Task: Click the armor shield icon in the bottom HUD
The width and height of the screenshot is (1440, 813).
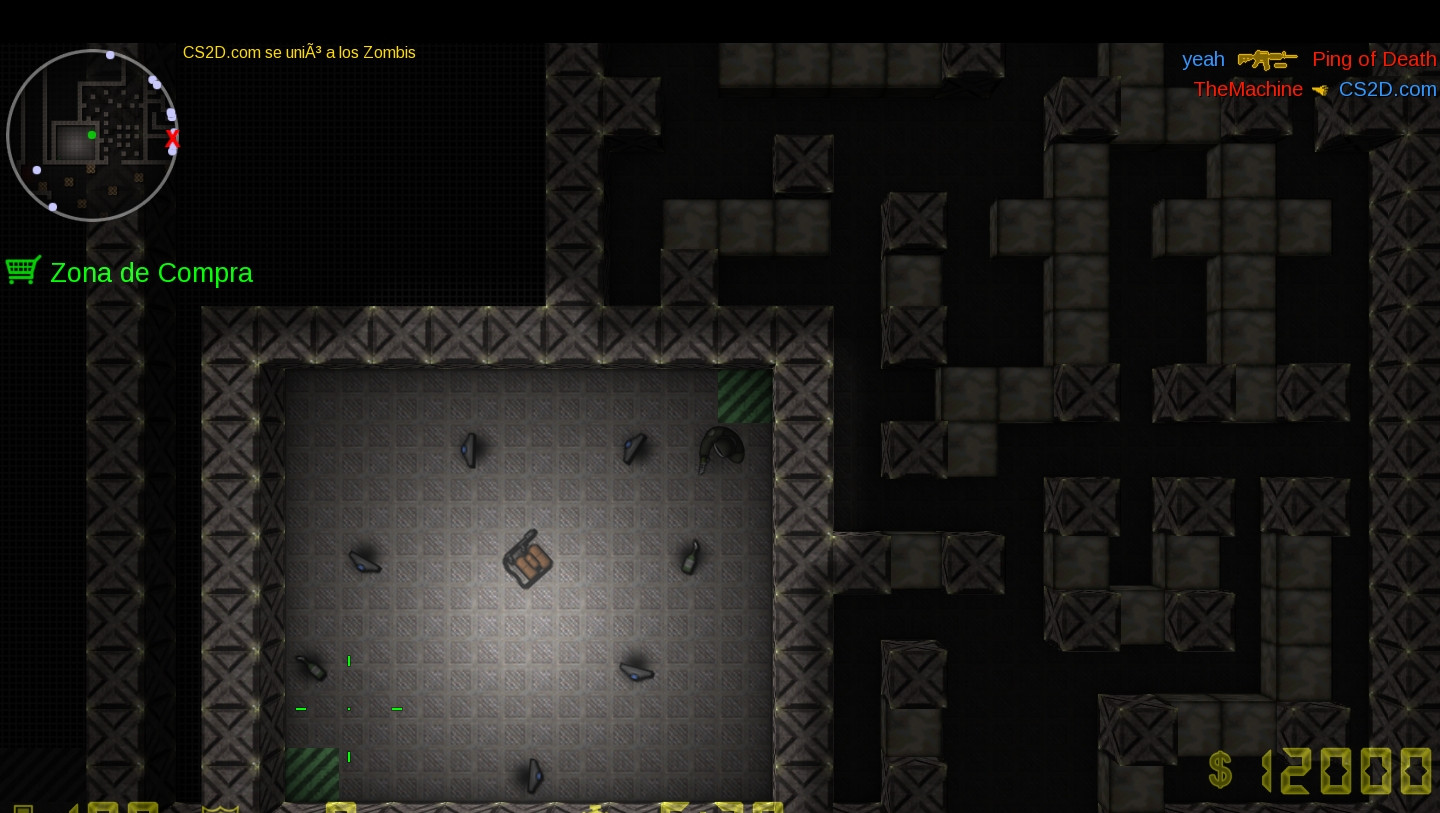Action: click(x=219, y=806)
